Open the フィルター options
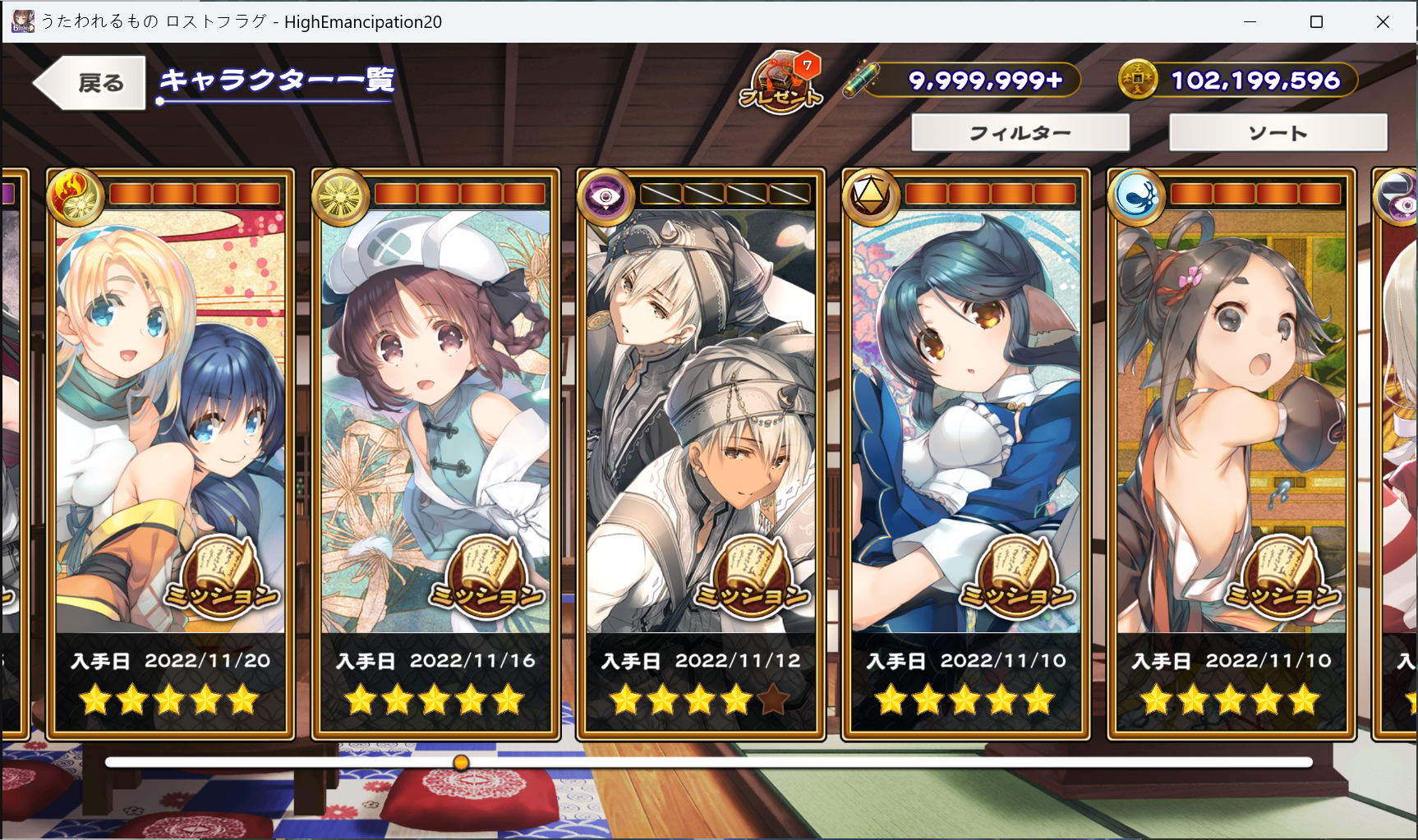Screen dimensions: 1418x840 pos(1020,133)
